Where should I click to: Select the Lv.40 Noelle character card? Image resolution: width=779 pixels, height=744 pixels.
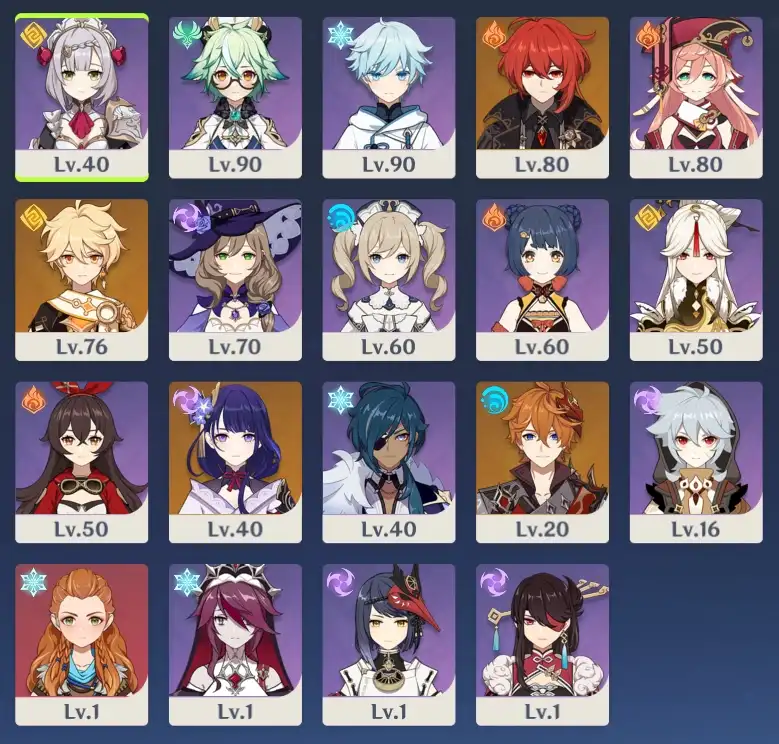tap(82, 97)
